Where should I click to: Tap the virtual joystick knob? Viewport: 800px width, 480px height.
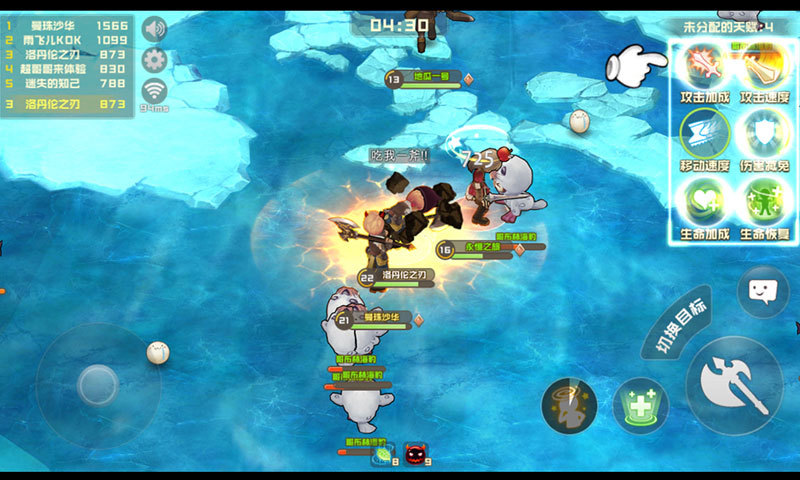[98, 385]
